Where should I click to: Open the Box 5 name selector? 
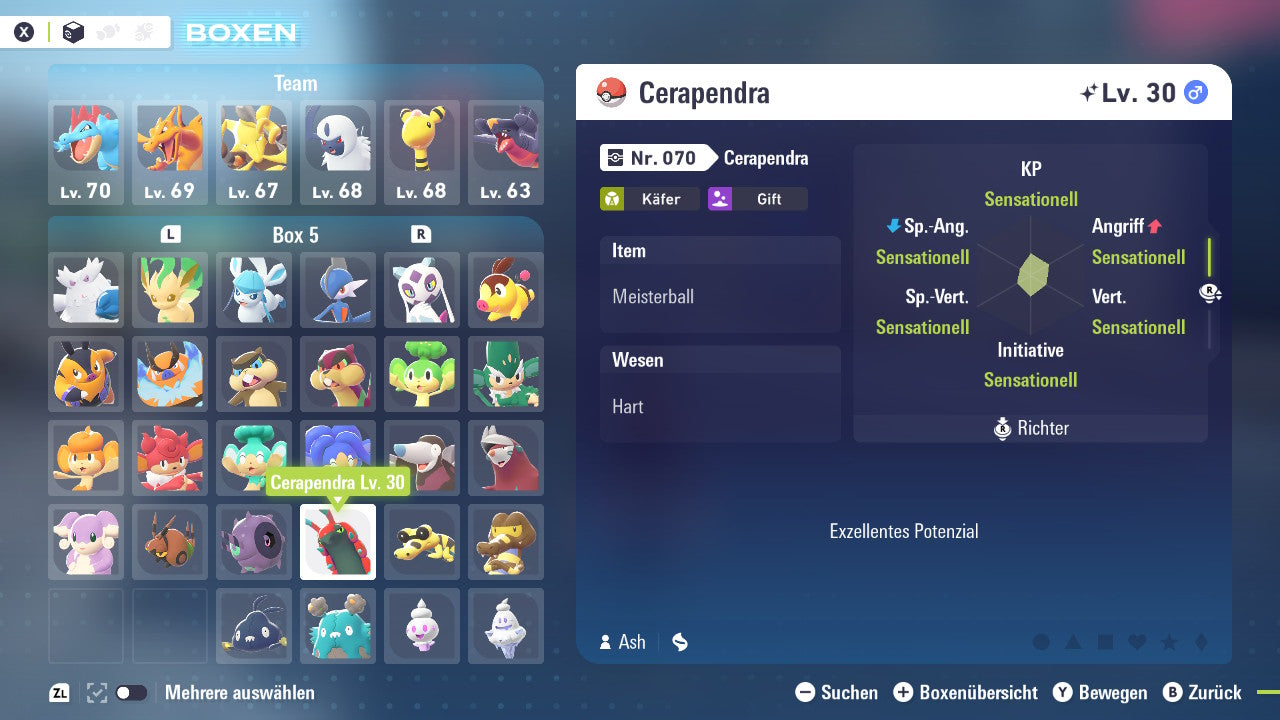[x=294, y=235]
